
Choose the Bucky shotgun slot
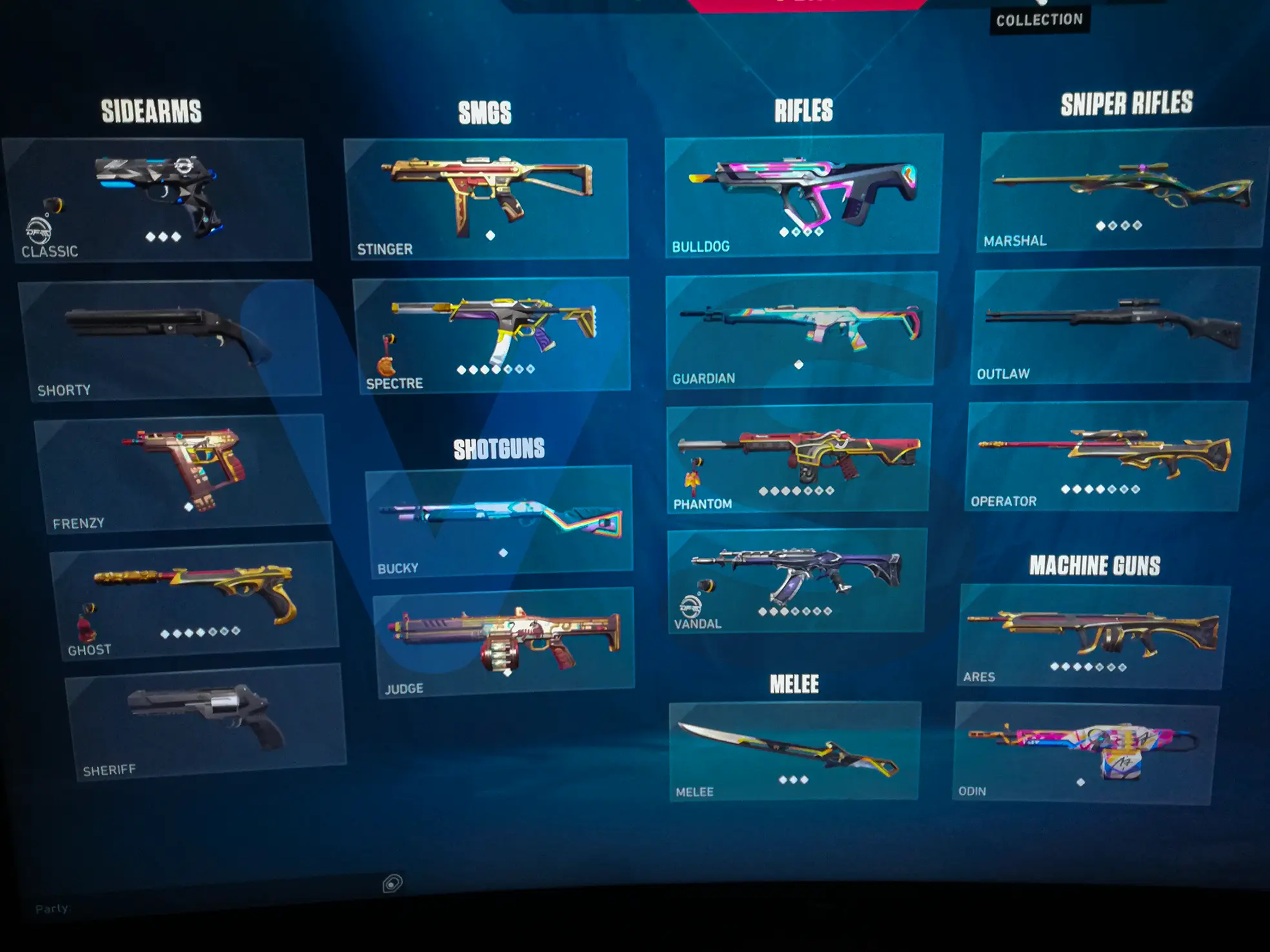tap(499, 521)
